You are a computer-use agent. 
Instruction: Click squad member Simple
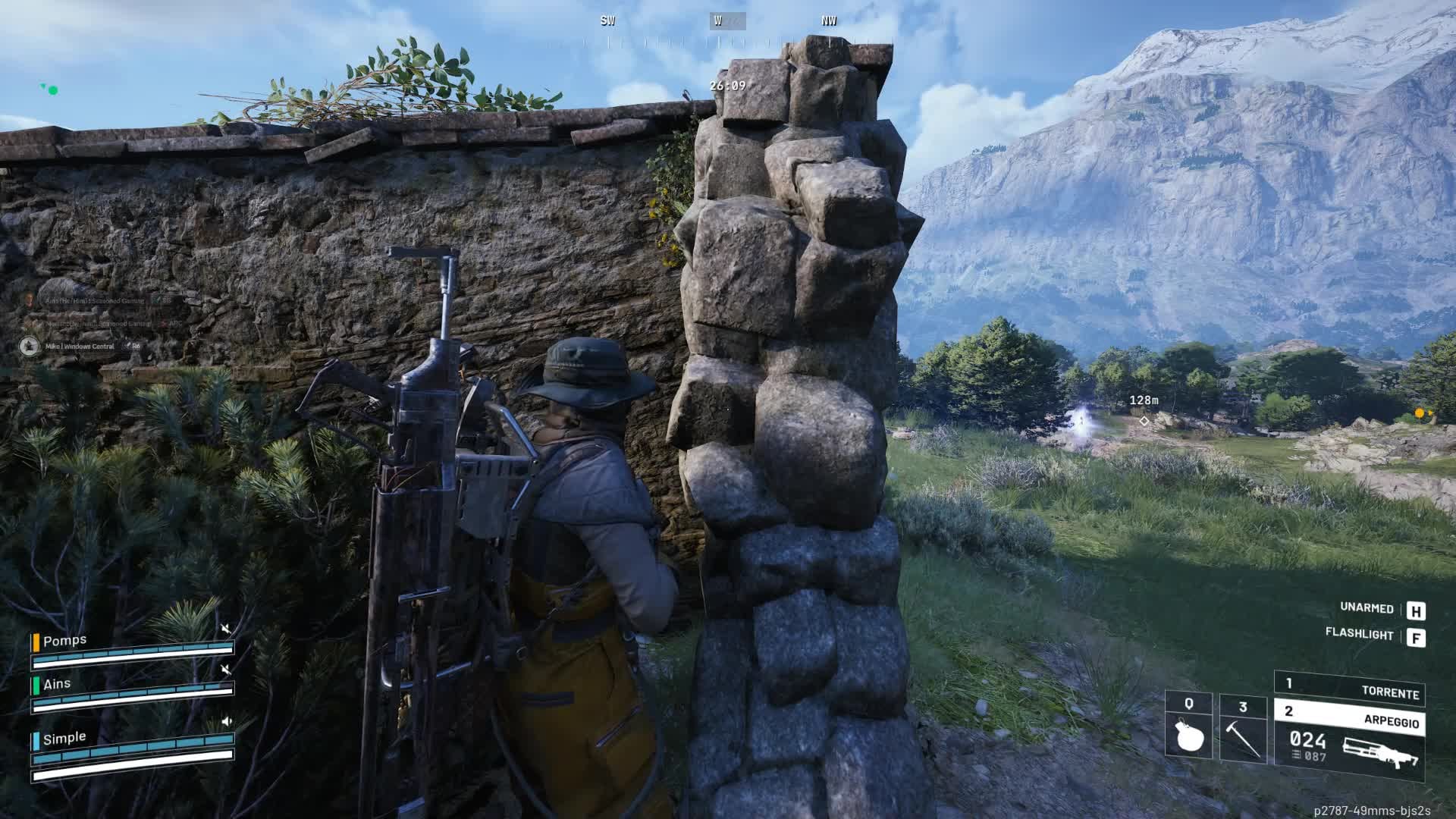pyautogui.click(x=64, y=738)
